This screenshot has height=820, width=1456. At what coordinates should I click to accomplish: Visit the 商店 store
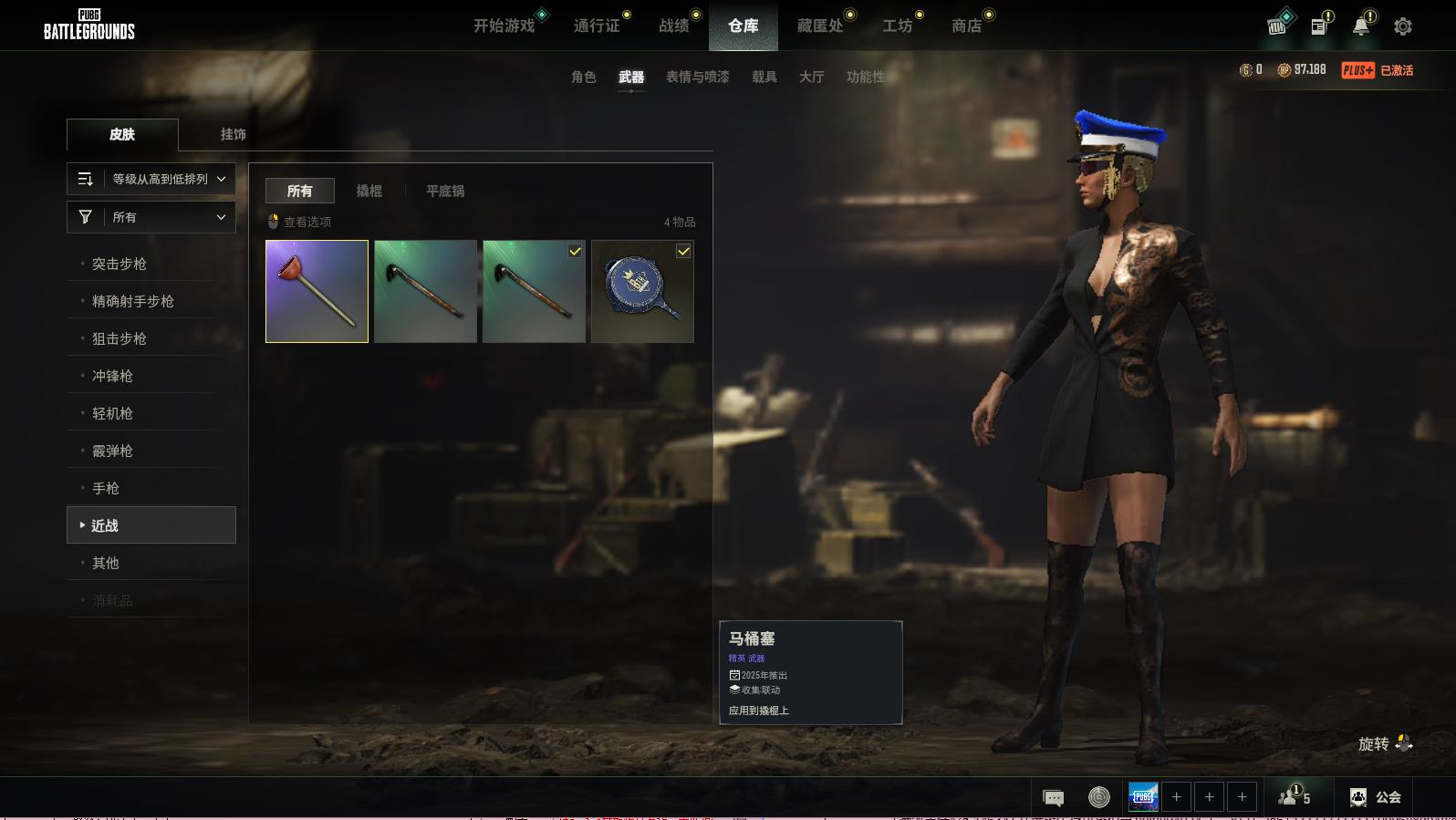pyautogui.click(x=966, y=26)
